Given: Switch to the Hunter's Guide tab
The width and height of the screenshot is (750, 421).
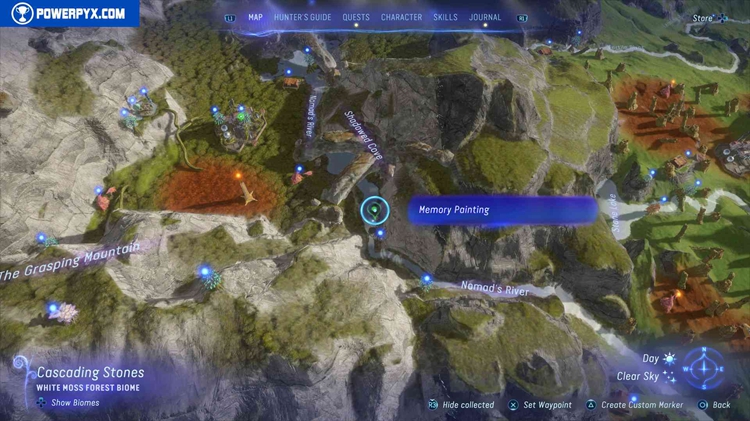Looking at the screenshot, I should click(303, 17).
